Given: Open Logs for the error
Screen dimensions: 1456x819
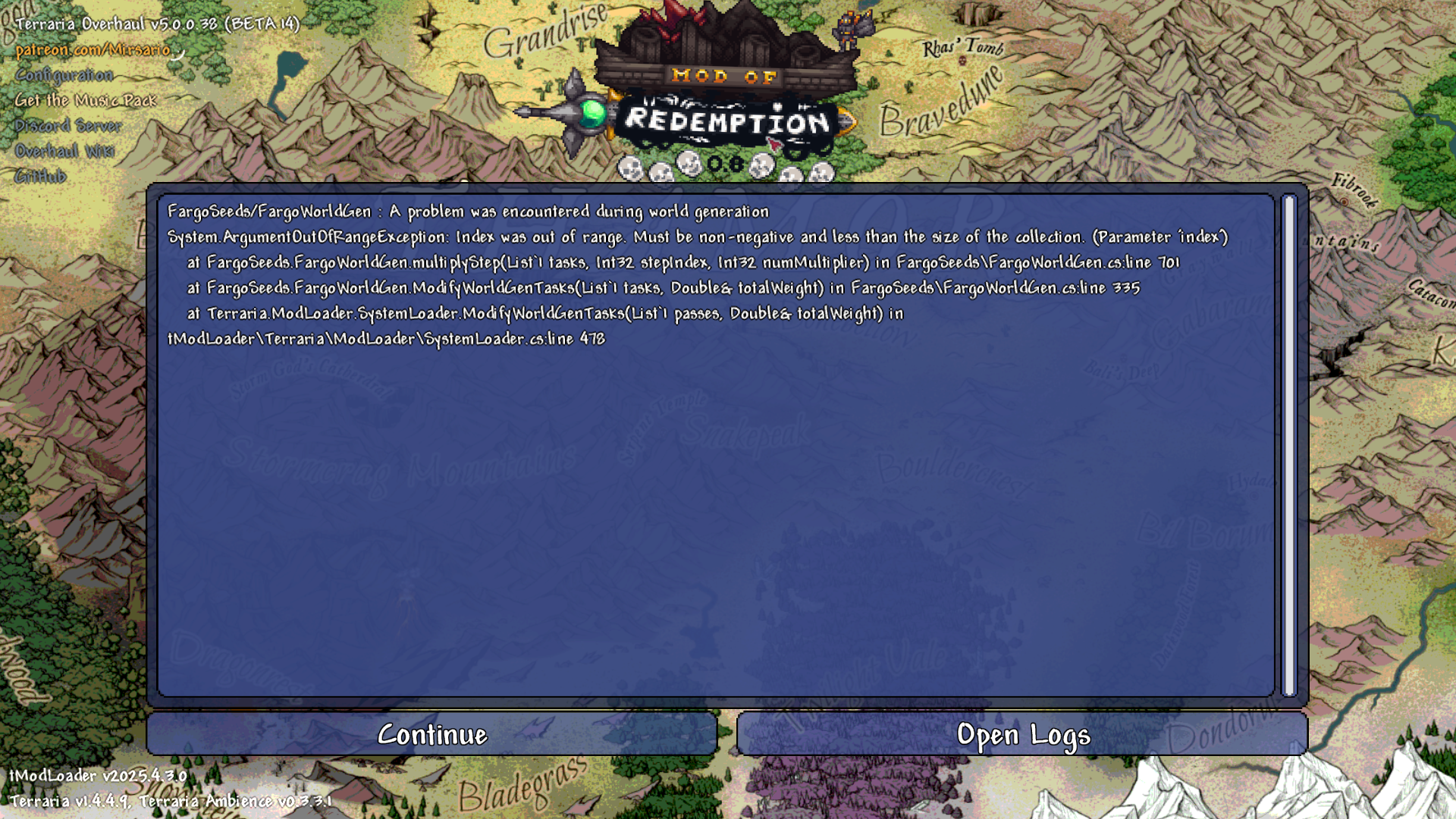Looking at the screenshot, I should 1022,734.
